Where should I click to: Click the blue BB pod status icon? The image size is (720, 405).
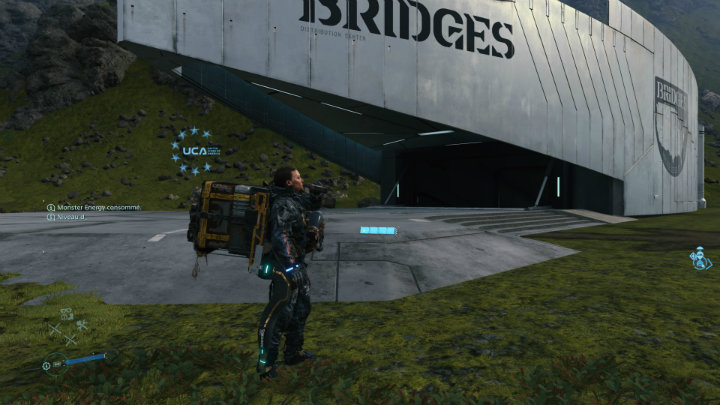(700, 258)
